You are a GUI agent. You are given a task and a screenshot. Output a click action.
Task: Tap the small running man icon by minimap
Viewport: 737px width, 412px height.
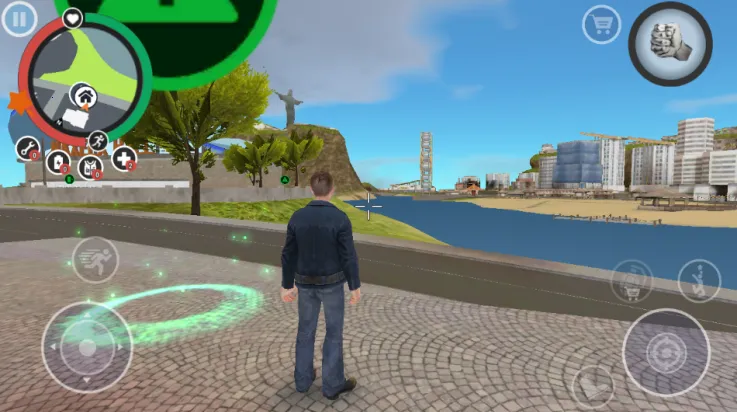[x=98, y=139]
